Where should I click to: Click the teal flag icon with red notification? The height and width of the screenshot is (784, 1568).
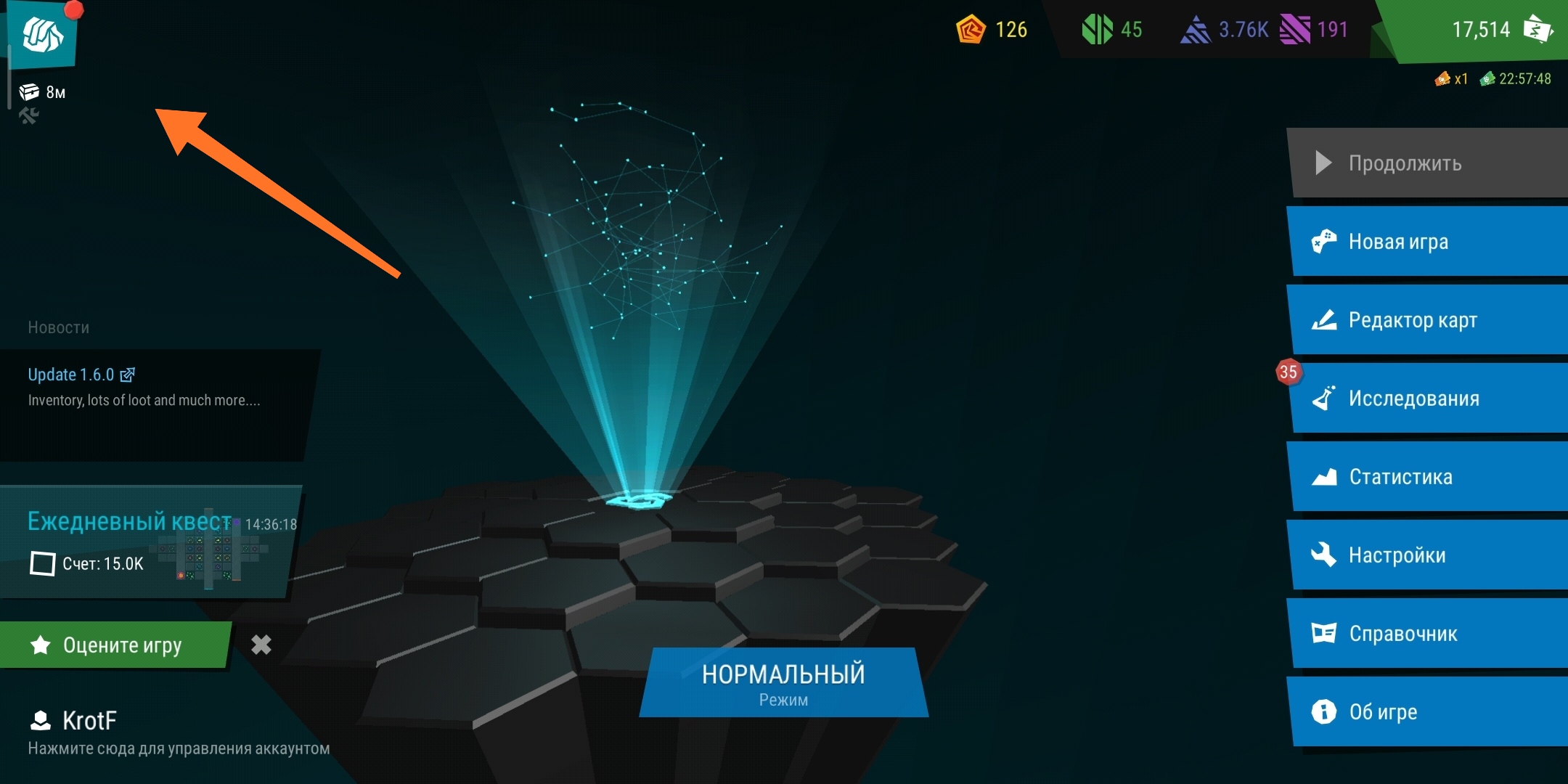tap(42, 33)
